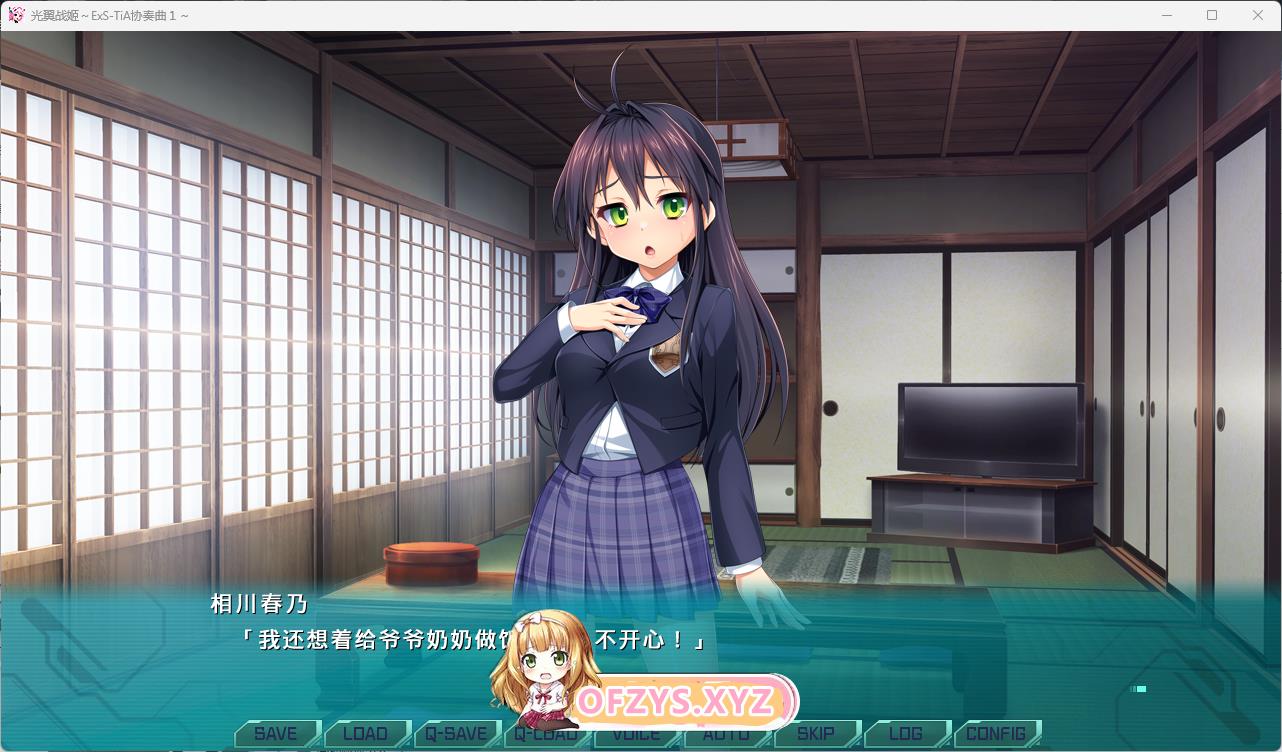Viewport: 1282px width, 752px height.
Task: Open the SAVE menu
Action: pyautogui.click(x=275, y=734)
